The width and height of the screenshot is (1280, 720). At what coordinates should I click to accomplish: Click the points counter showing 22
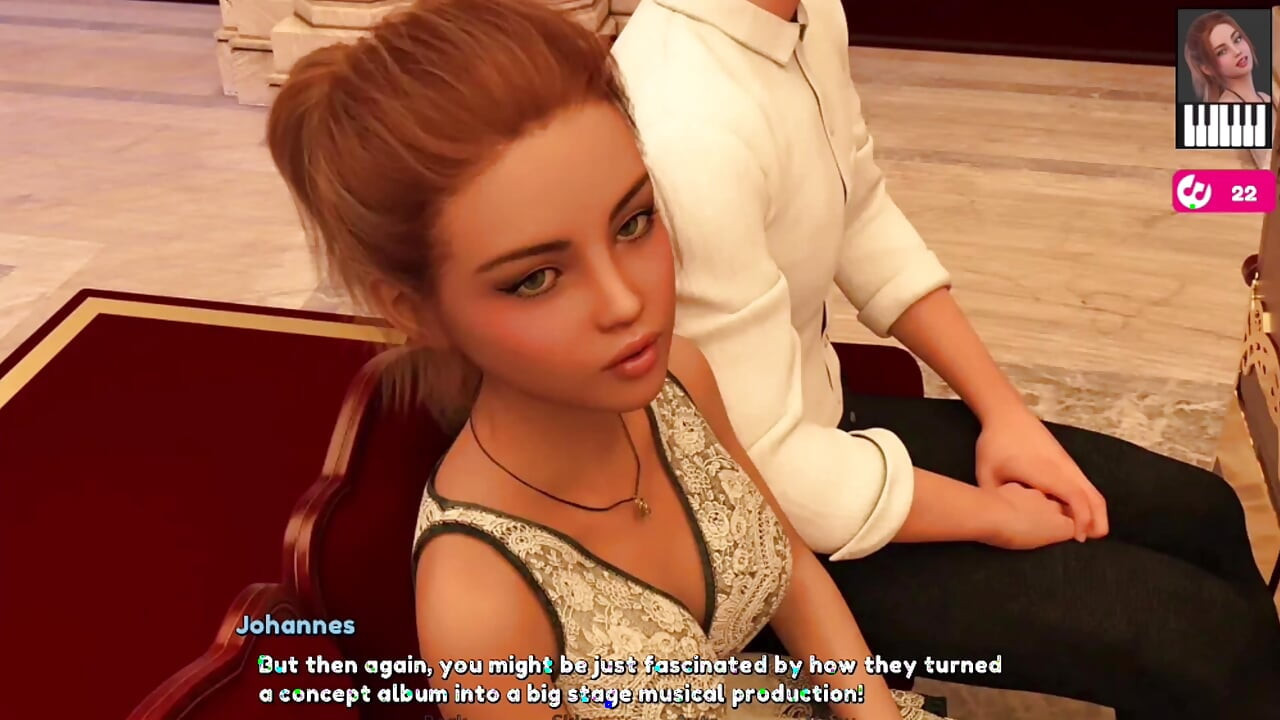(1245, 195)
